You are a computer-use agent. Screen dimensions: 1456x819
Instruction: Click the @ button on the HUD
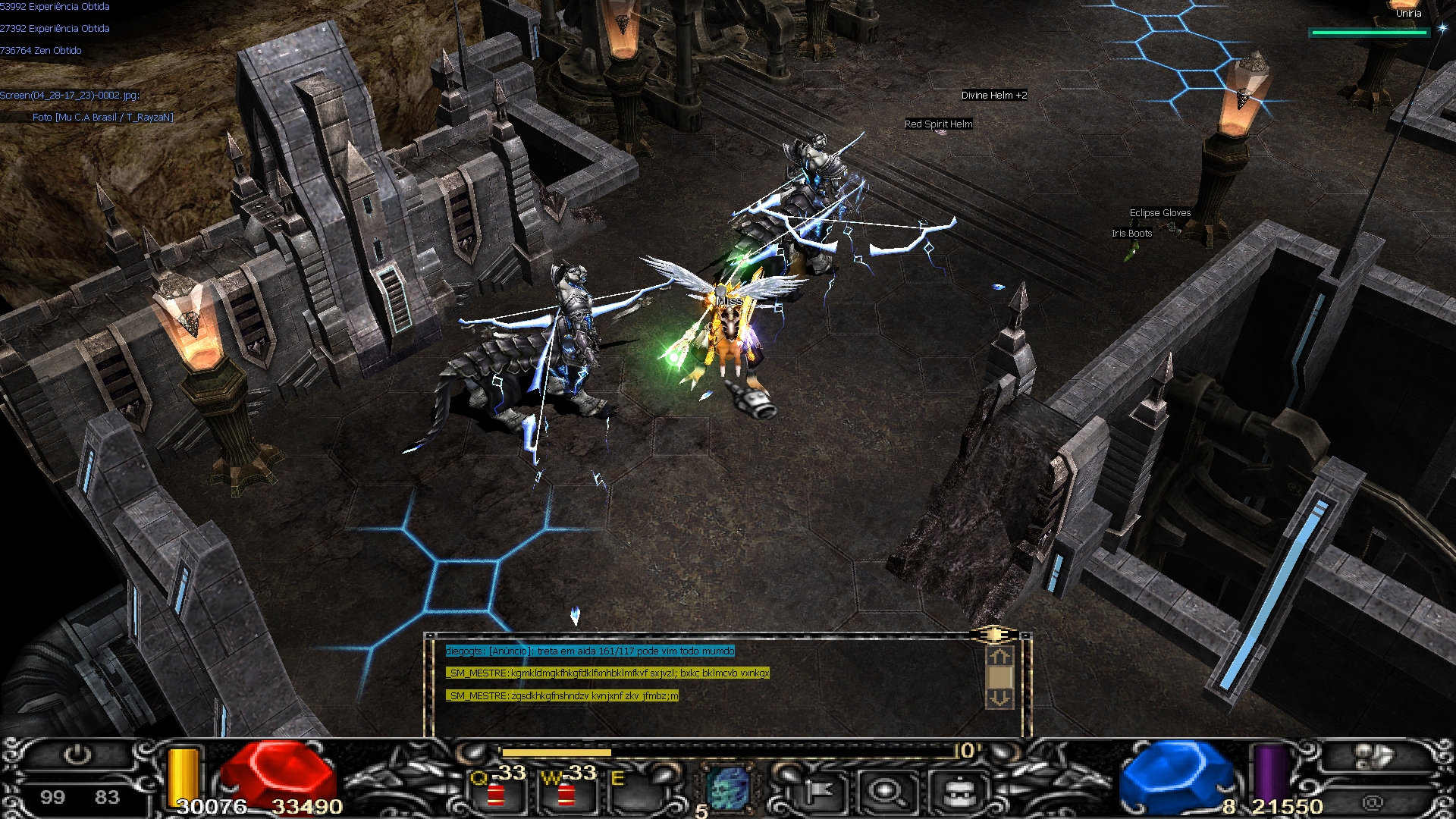coord(1373,802)
